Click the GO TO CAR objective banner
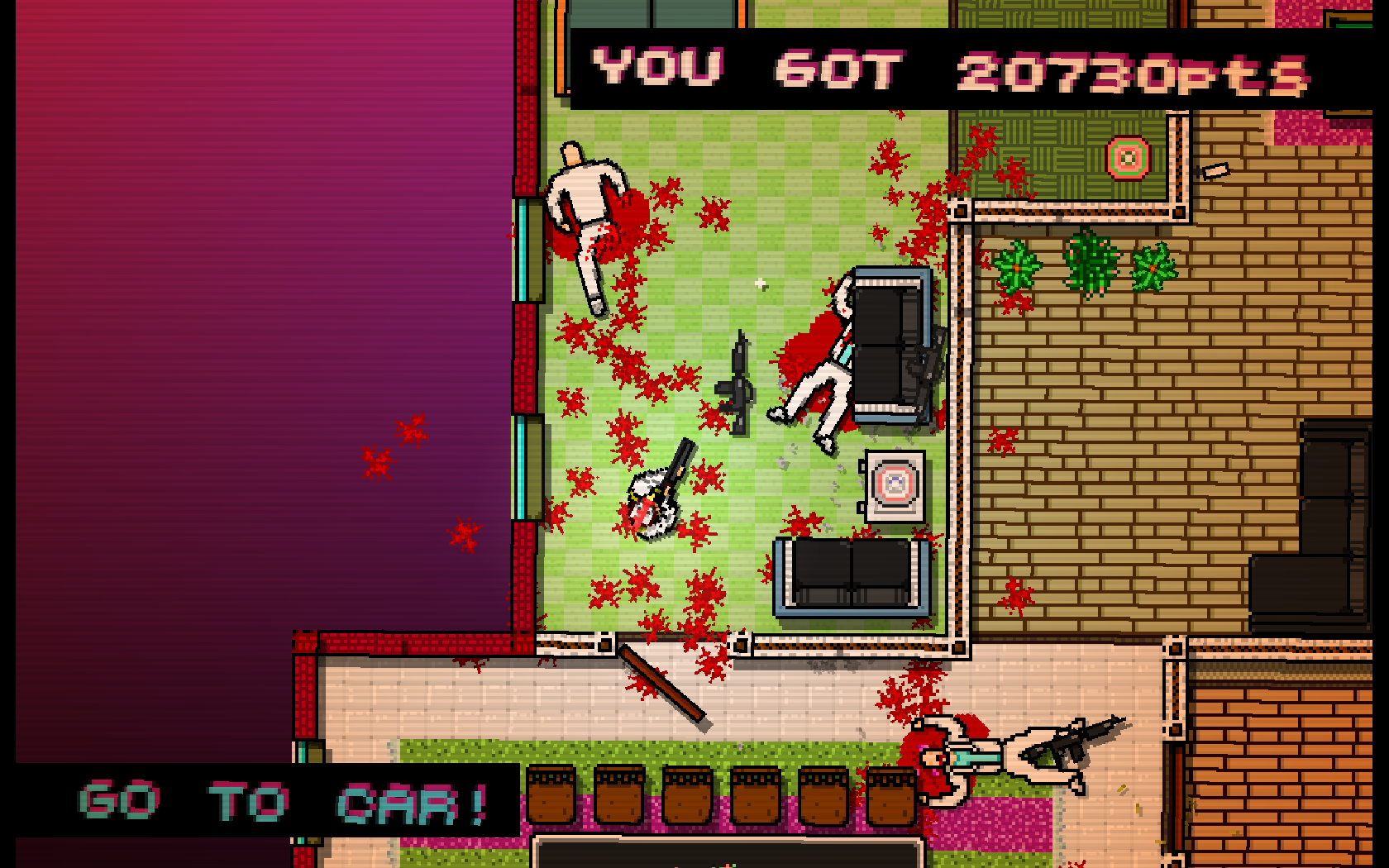Viewport: 1389px width, 868px height. click(281, 802)
